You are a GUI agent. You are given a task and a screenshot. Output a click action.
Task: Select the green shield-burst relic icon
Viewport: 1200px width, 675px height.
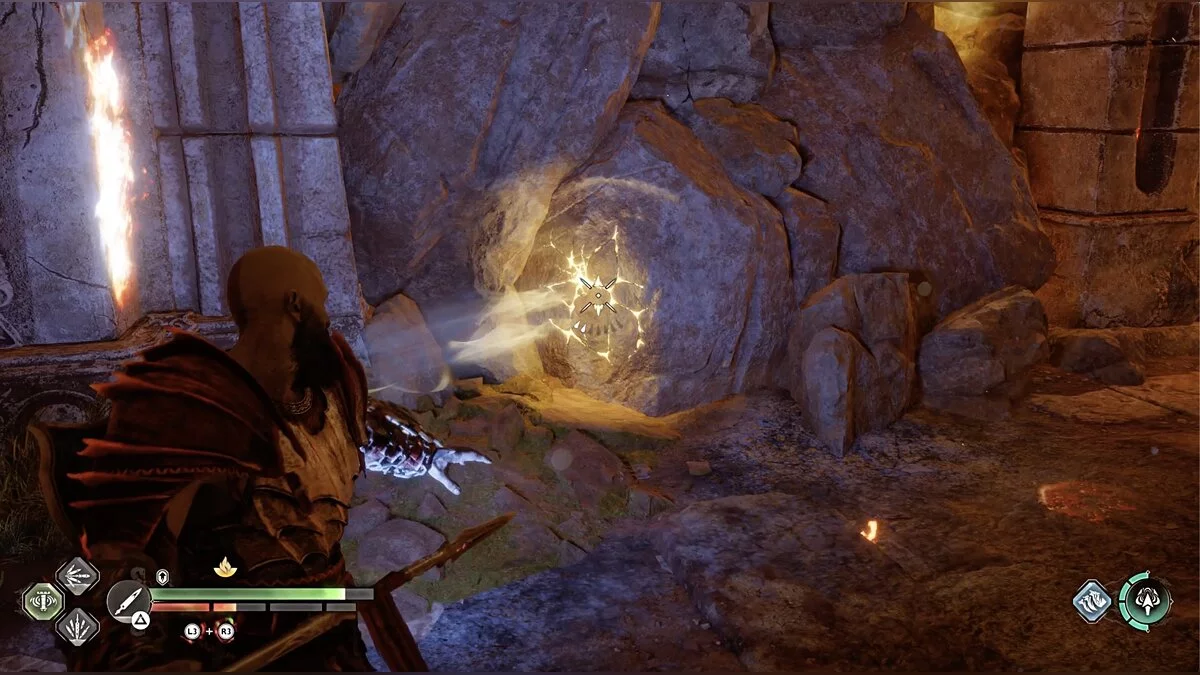tap(42, 601)
